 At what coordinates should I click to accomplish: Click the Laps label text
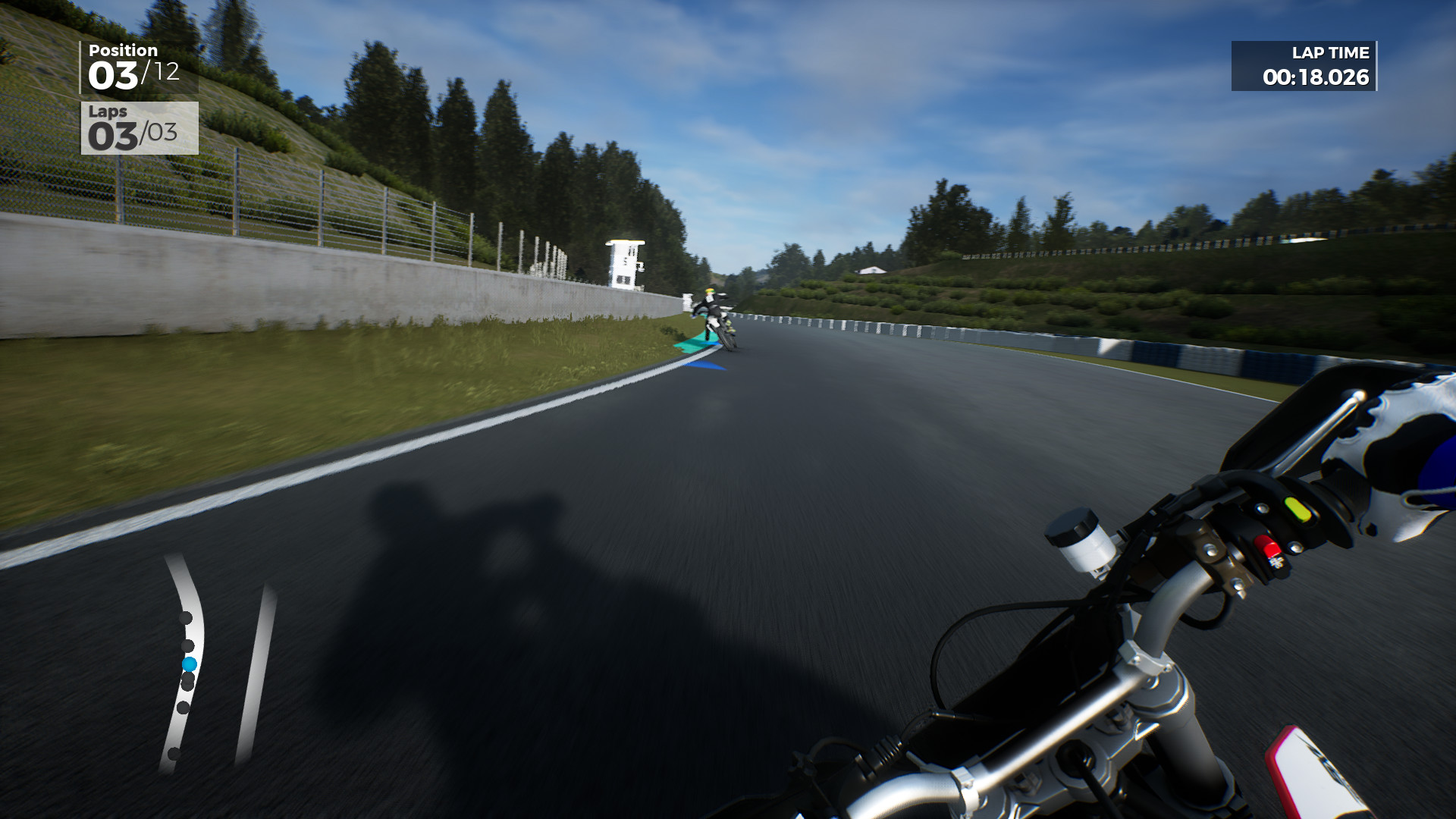coord(108,113)
